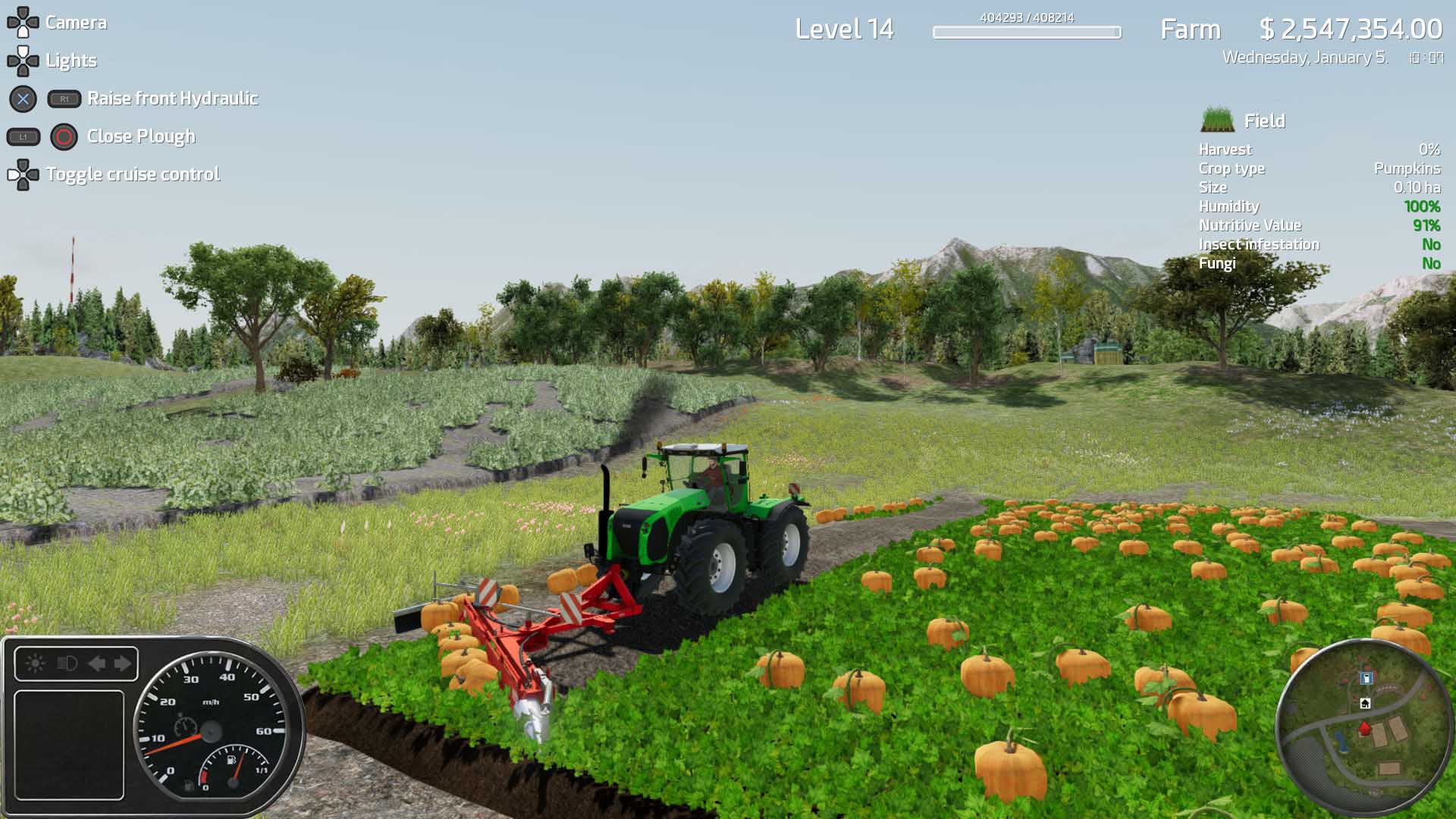
Task: Click the Close Plough label
Action: pos(141,136)
